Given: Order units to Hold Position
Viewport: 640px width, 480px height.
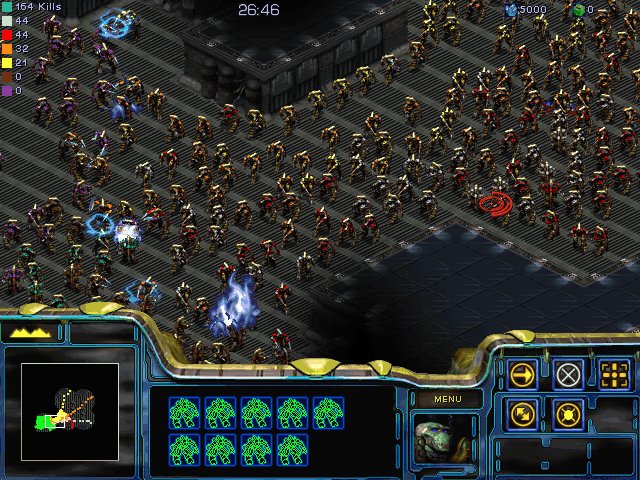Looking at the screenshot, I should [568, 414].
